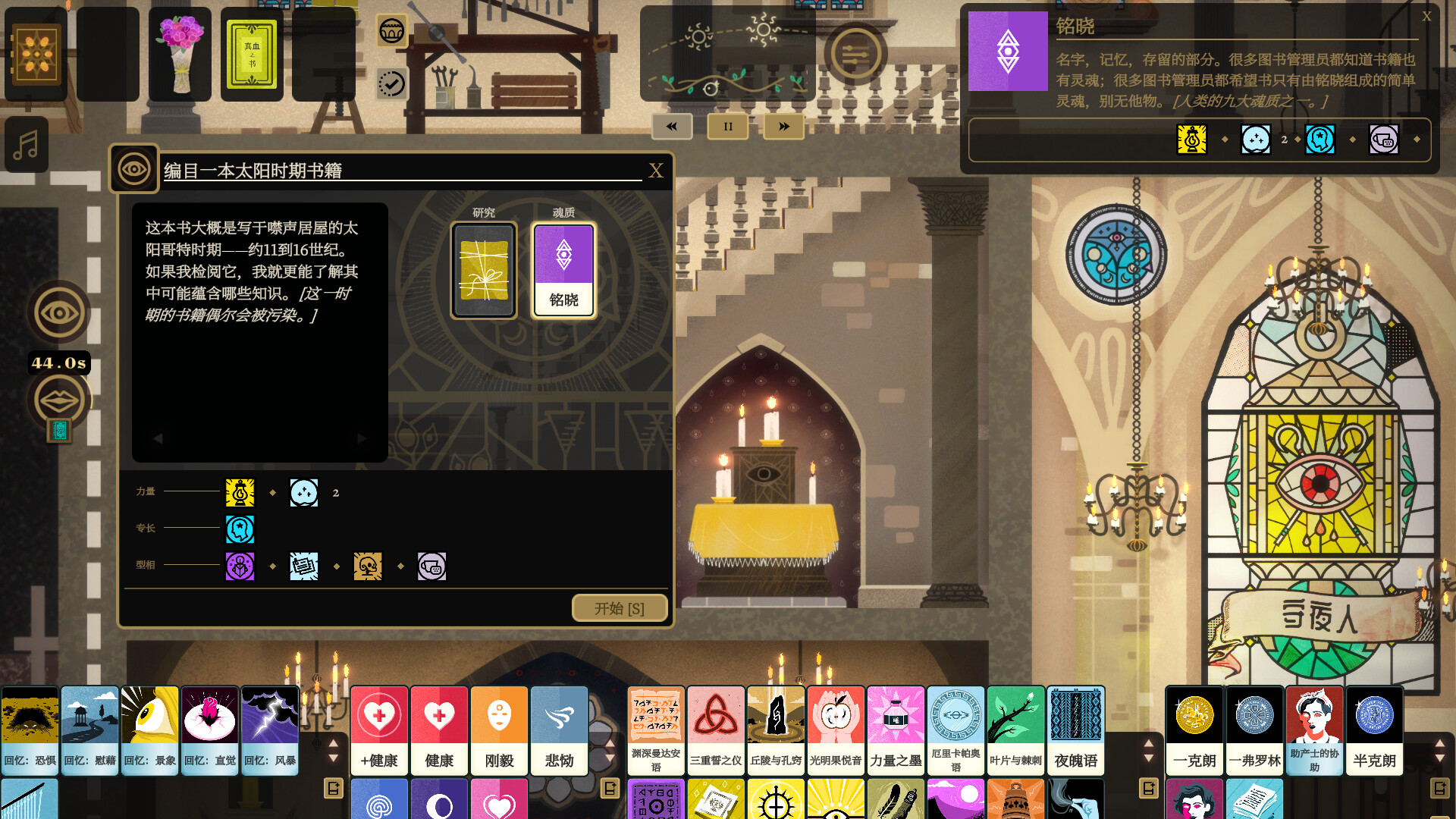Select the sky aspect icon beside 专长

click(240, 529)
